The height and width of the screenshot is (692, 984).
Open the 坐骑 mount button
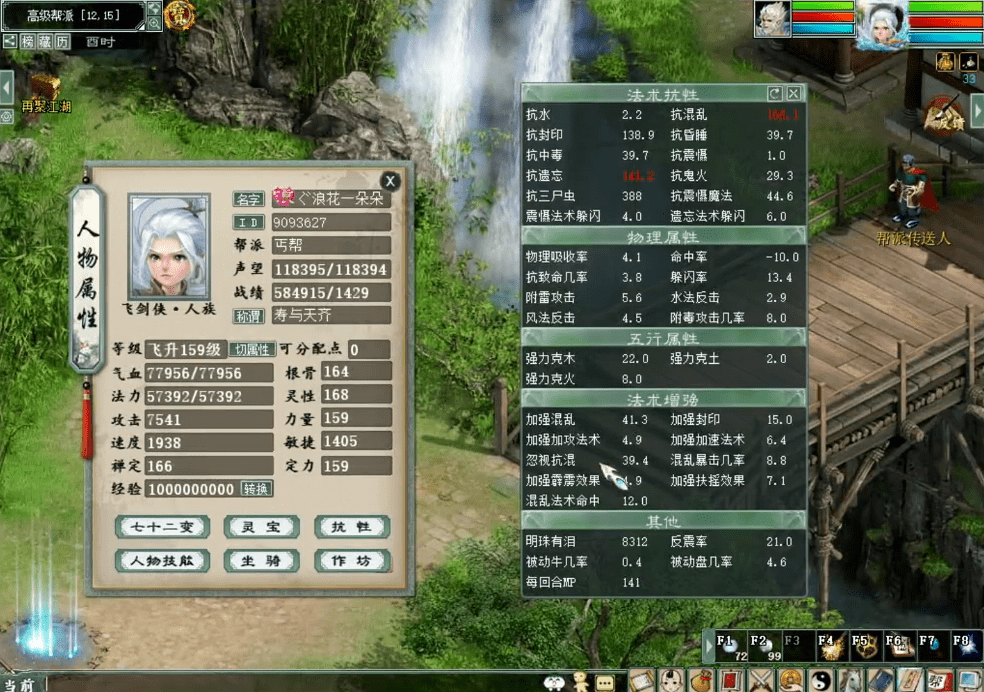pos(260,561)
